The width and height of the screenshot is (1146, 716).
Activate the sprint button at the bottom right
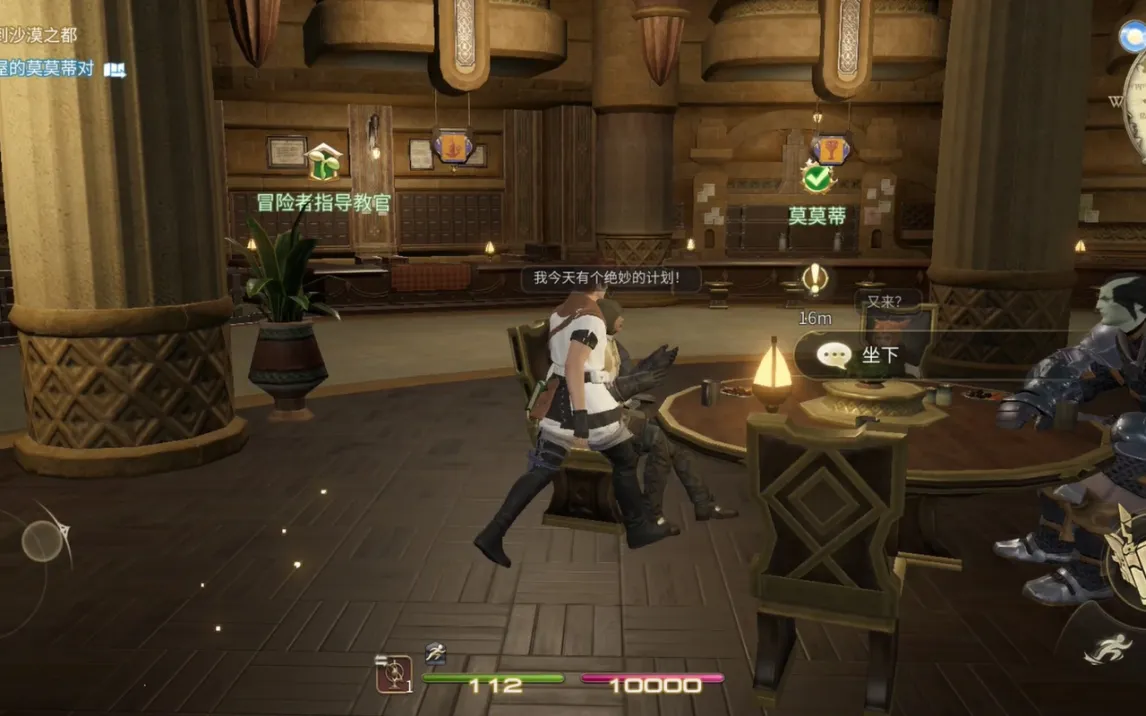point(1108,651)
